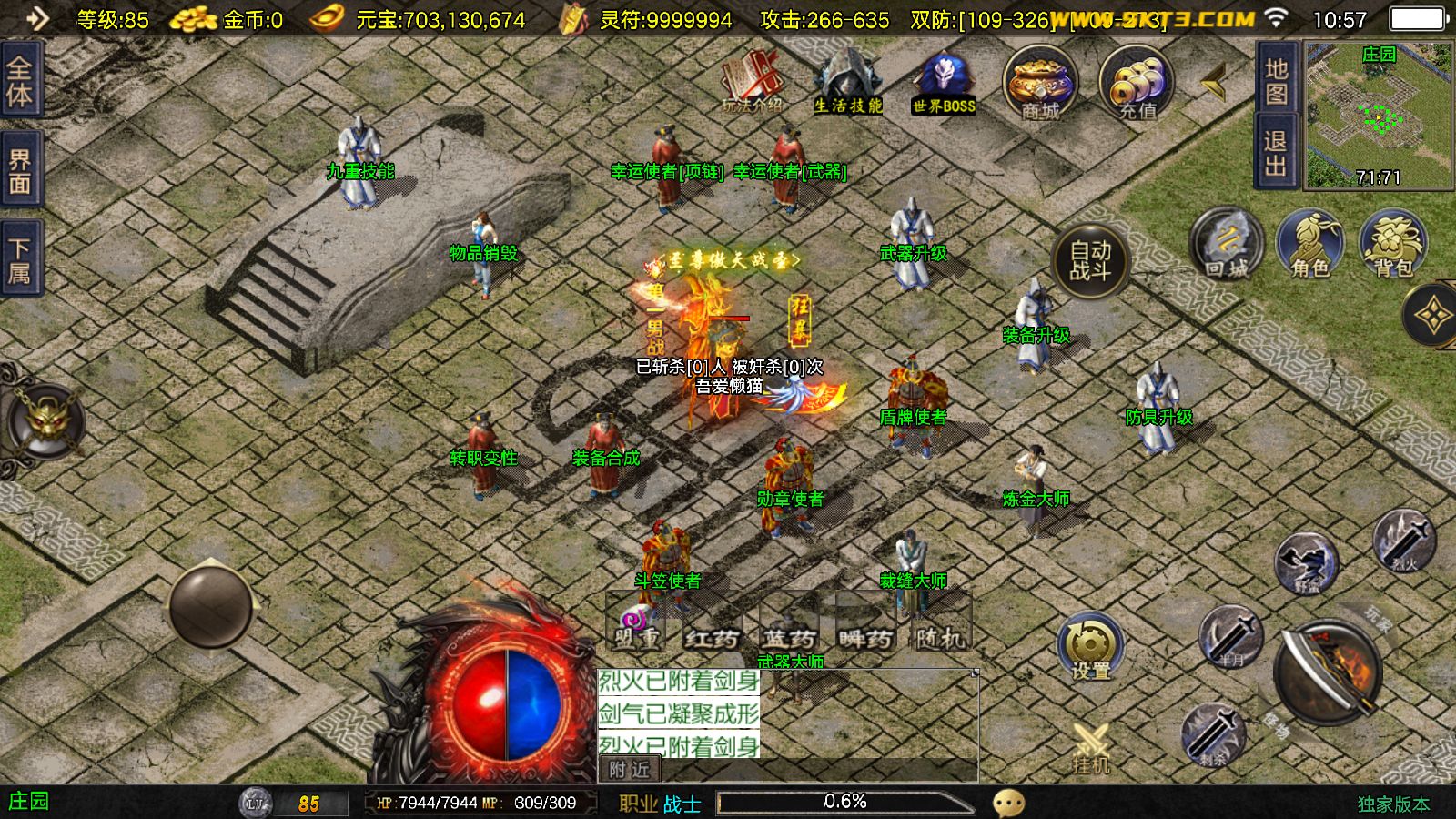This screenshot has height=819, width=1456.
Task: Use the 红药 red potion slot
Action: (x=712, y=626)
